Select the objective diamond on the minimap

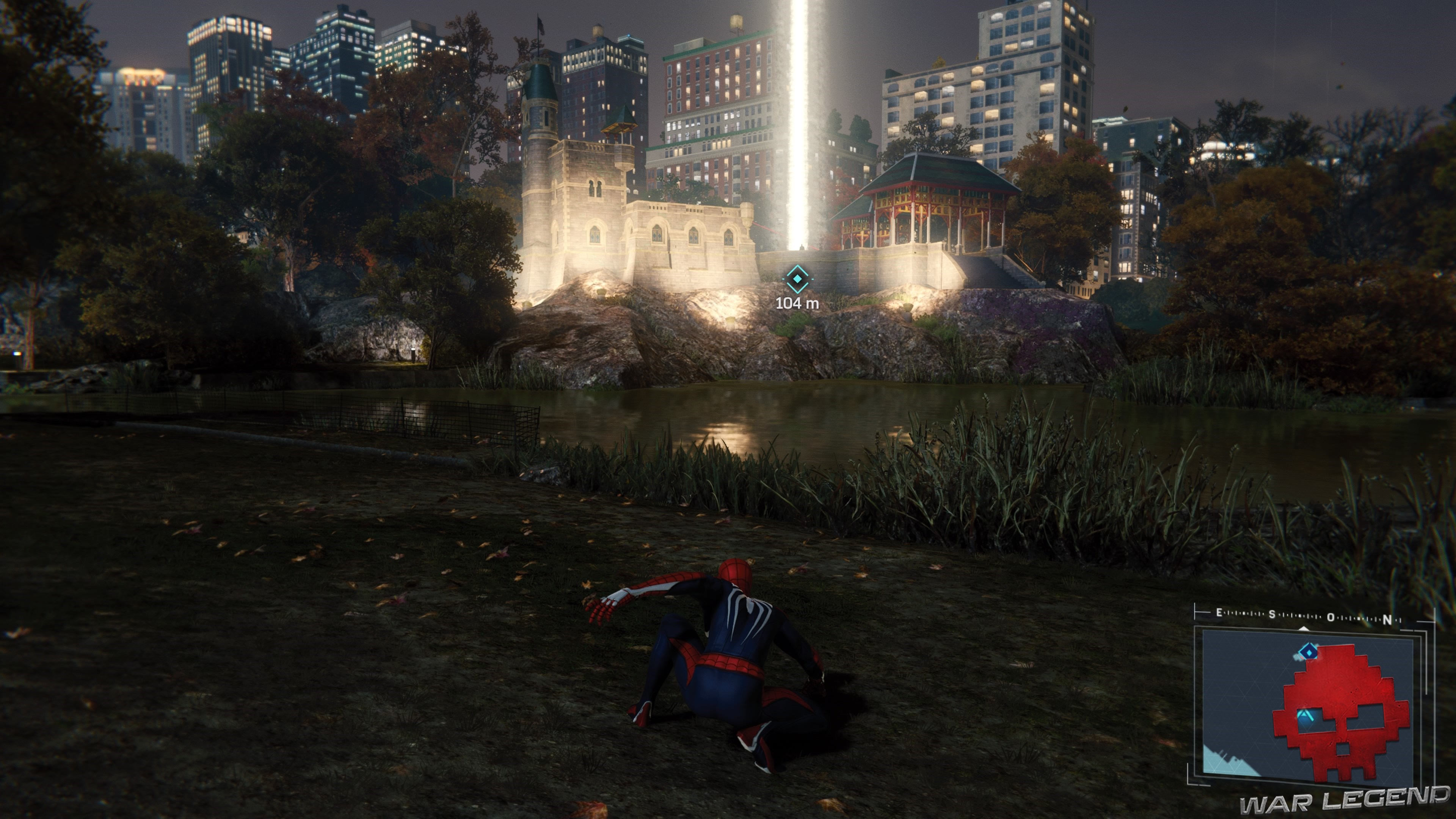coord(1307,652)
